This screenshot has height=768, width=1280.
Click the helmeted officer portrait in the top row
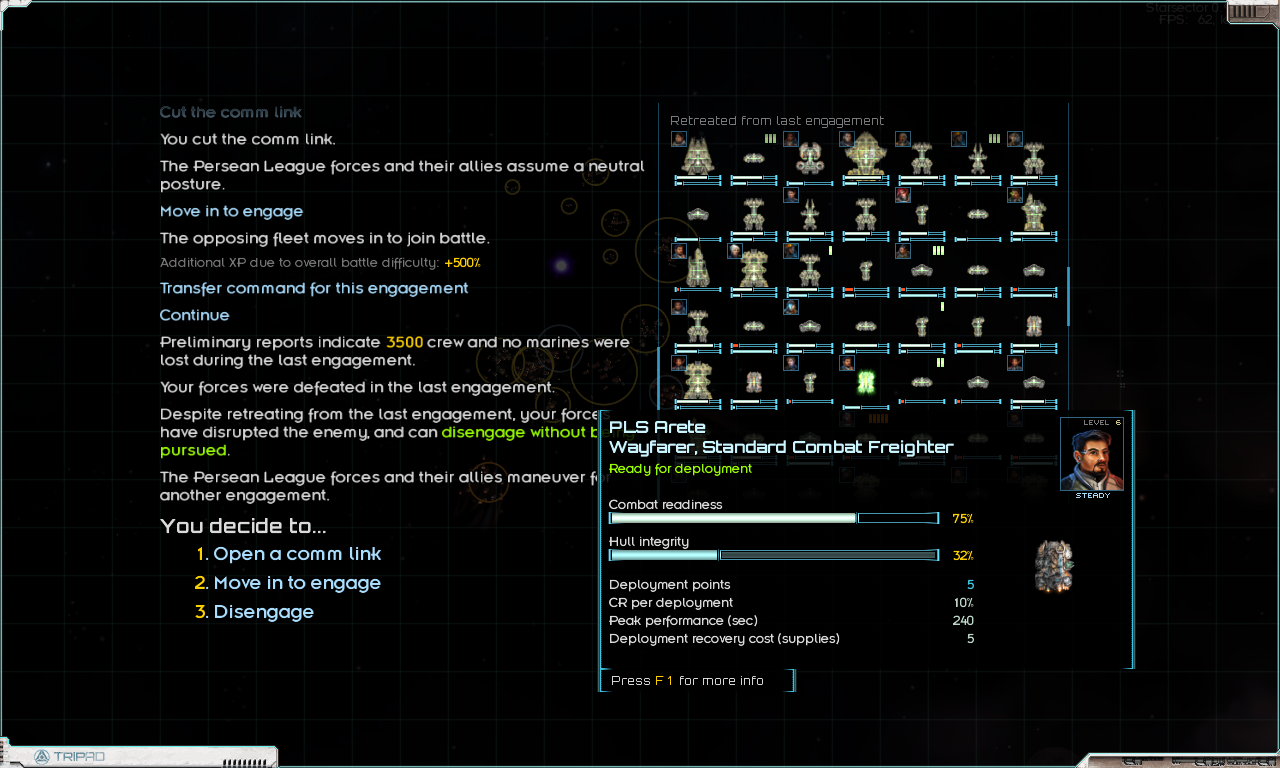(x=958, y=138)
